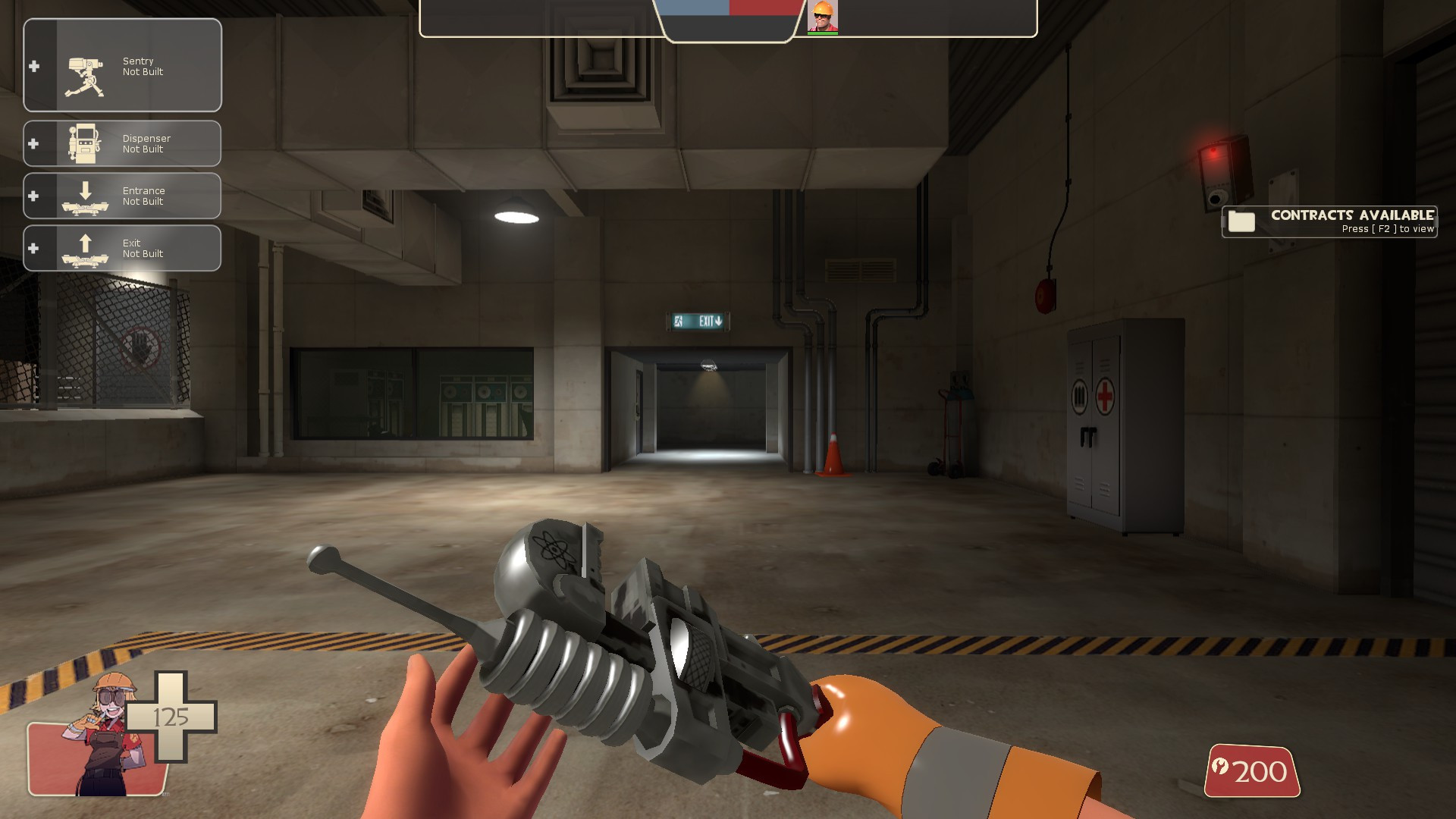Select the Dispenser blueprint icon
Viewport: 1456px width, 819px height.
[86, 143]
